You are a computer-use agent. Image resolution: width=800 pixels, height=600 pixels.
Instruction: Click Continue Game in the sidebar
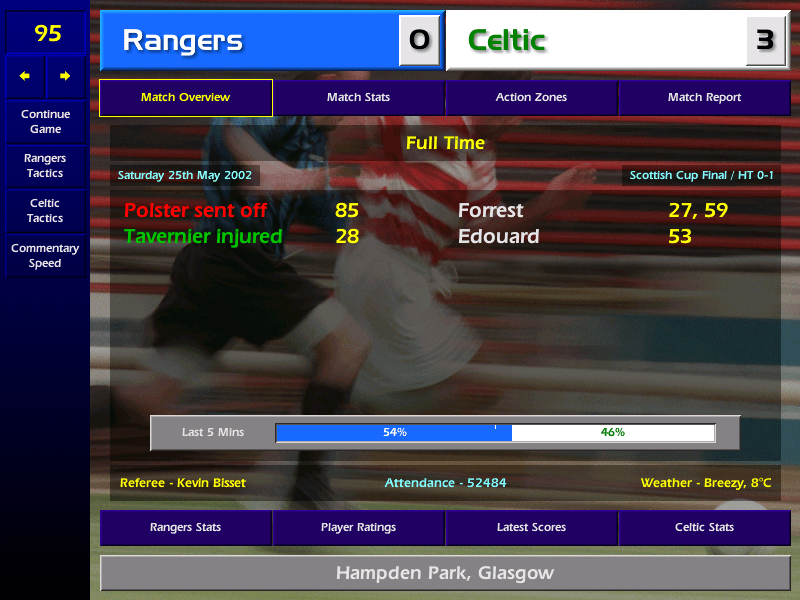pos(45,122)
